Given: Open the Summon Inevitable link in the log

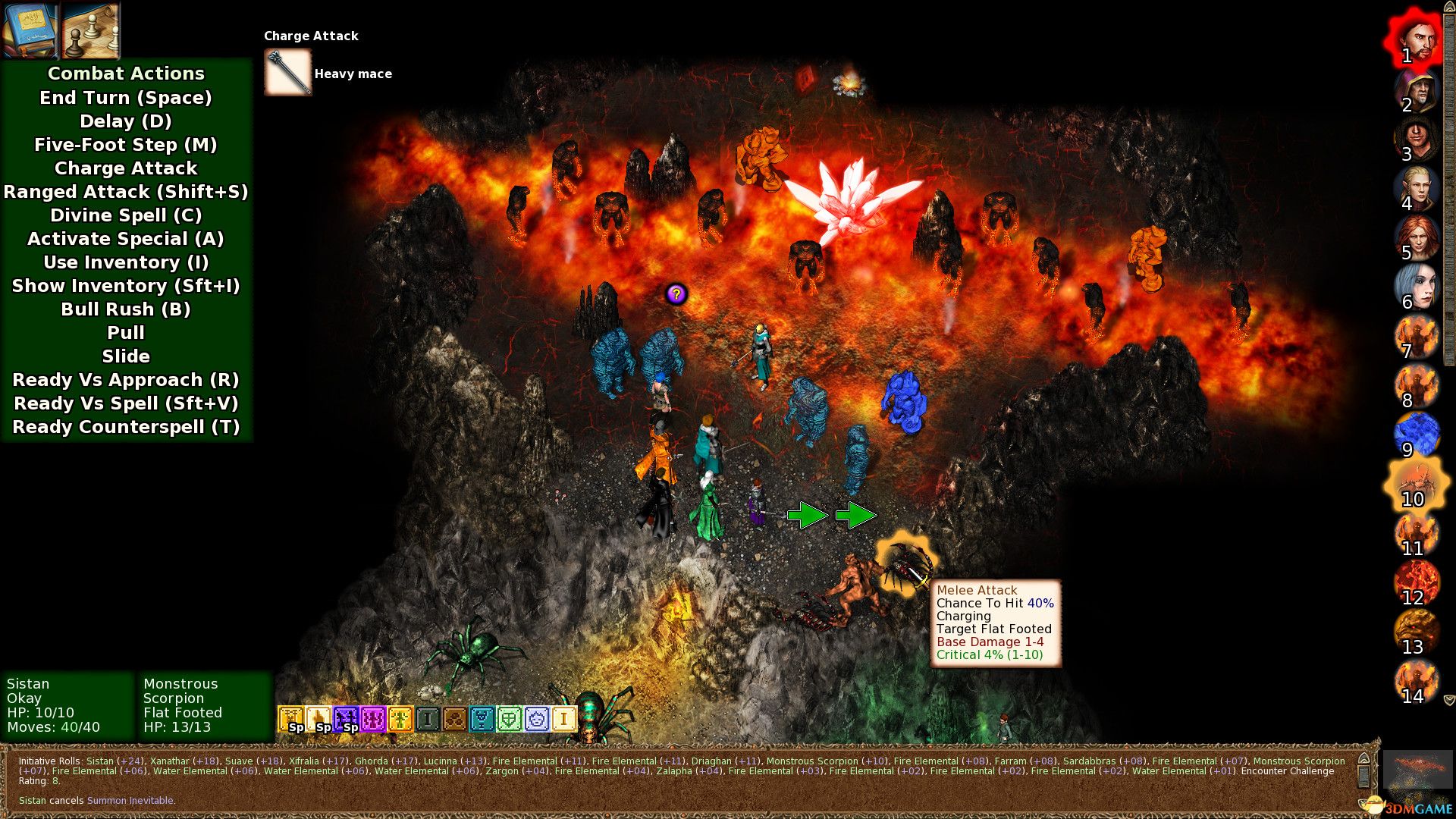Looking at the screenshot, I should click(x=132, y=799).
